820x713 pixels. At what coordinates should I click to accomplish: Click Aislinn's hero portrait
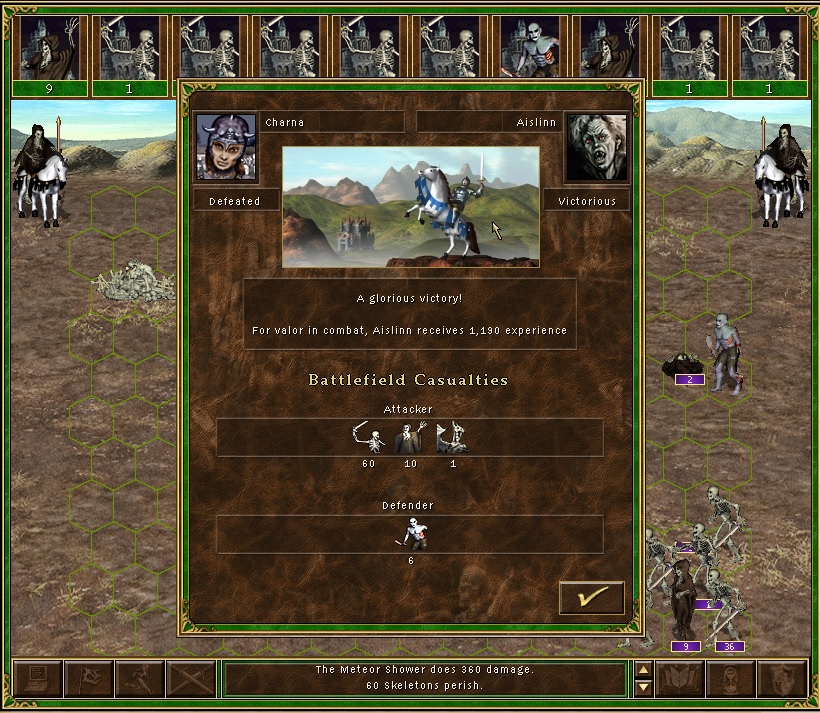point(597,147)
